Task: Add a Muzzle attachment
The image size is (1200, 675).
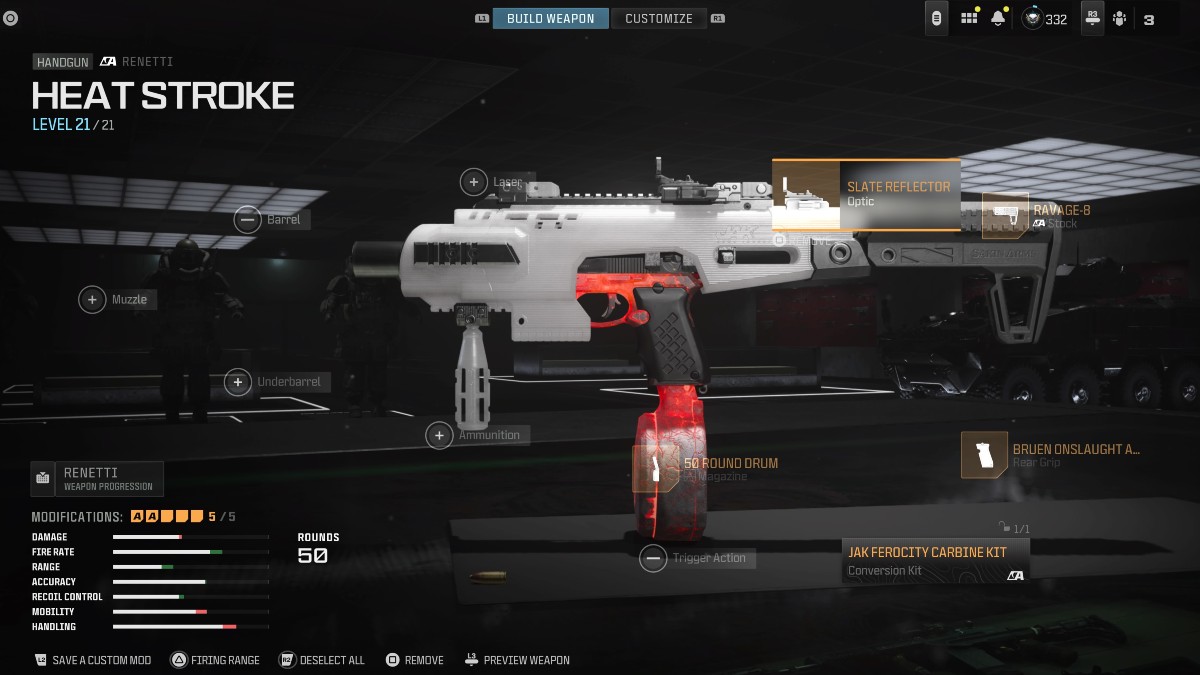Action: [x=92, y=299]
